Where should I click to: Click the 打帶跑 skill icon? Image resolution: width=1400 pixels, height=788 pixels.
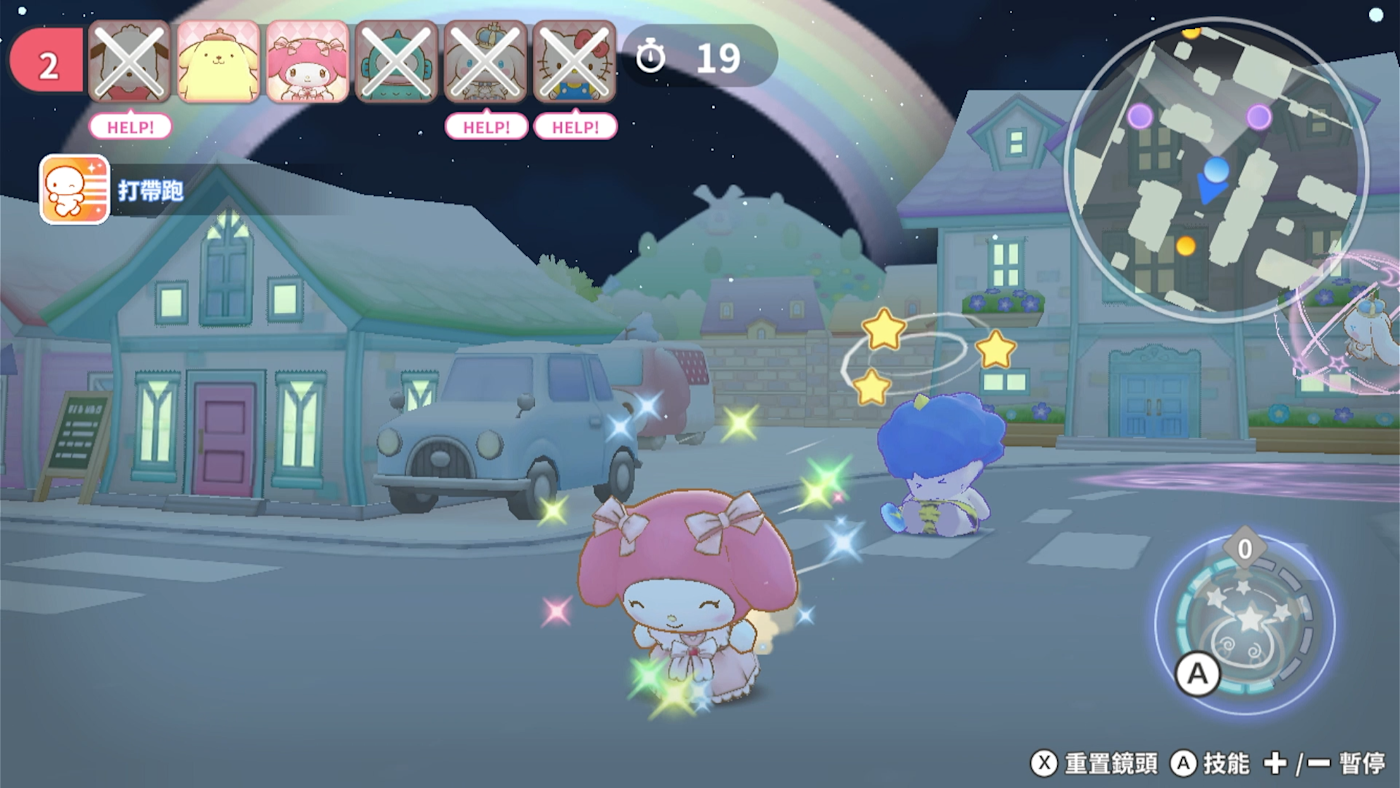[x=74, y=190]
